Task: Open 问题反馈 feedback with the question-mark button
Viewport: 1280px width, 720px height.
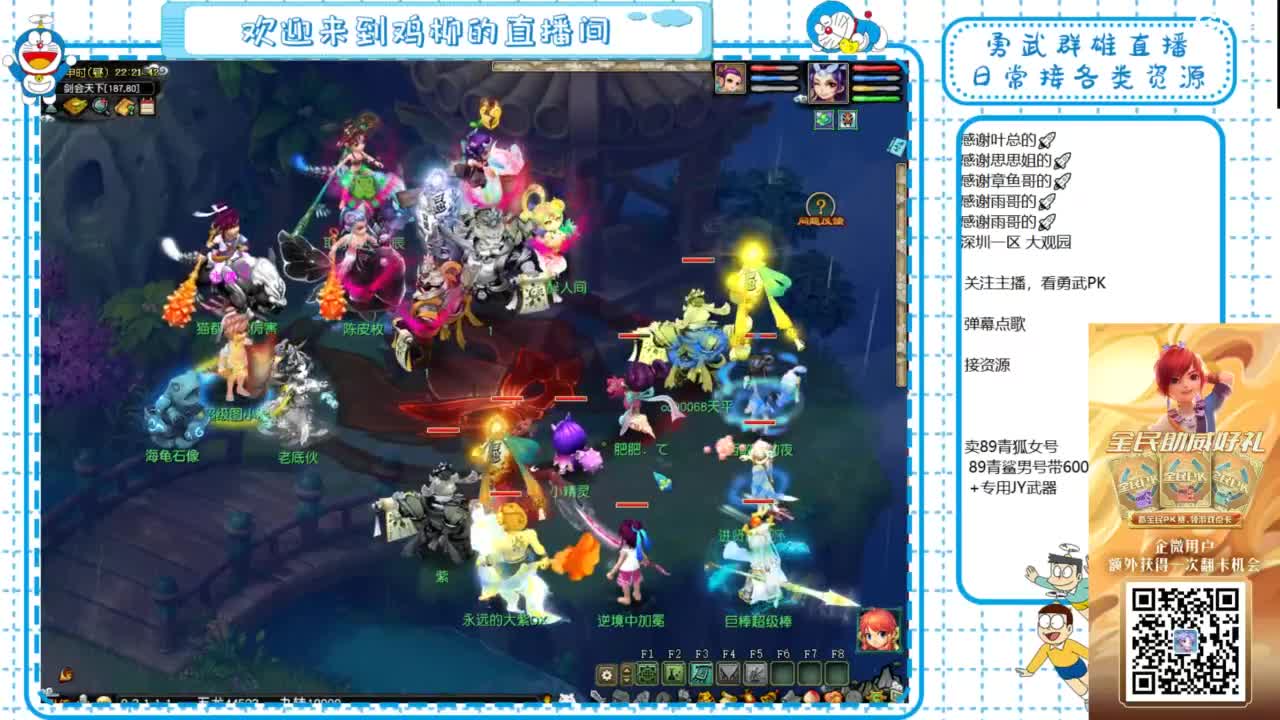Action: click(821, 207)
